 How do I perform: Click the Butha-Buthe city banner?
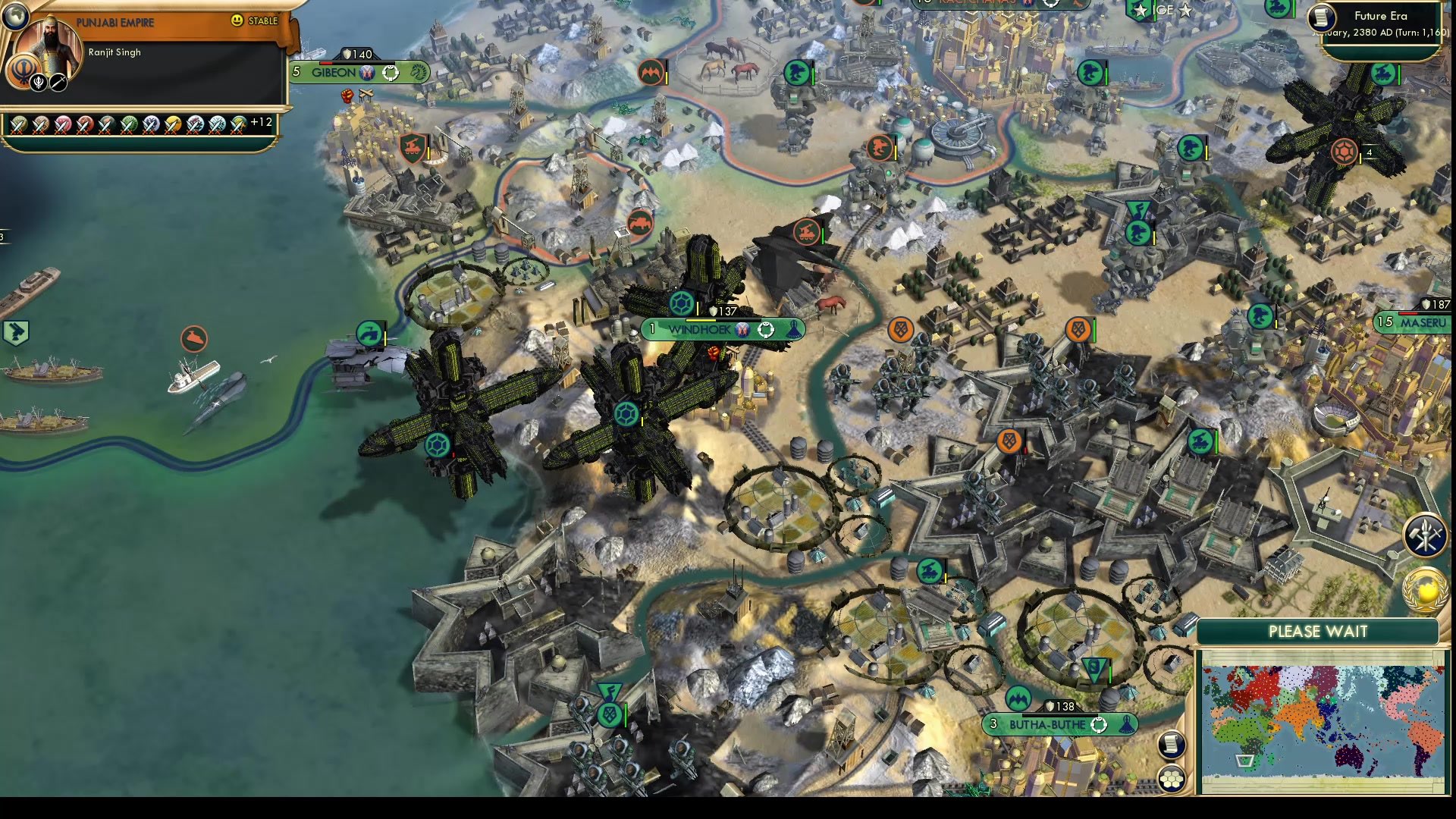pyautogui.click(x=1050, y=724)
